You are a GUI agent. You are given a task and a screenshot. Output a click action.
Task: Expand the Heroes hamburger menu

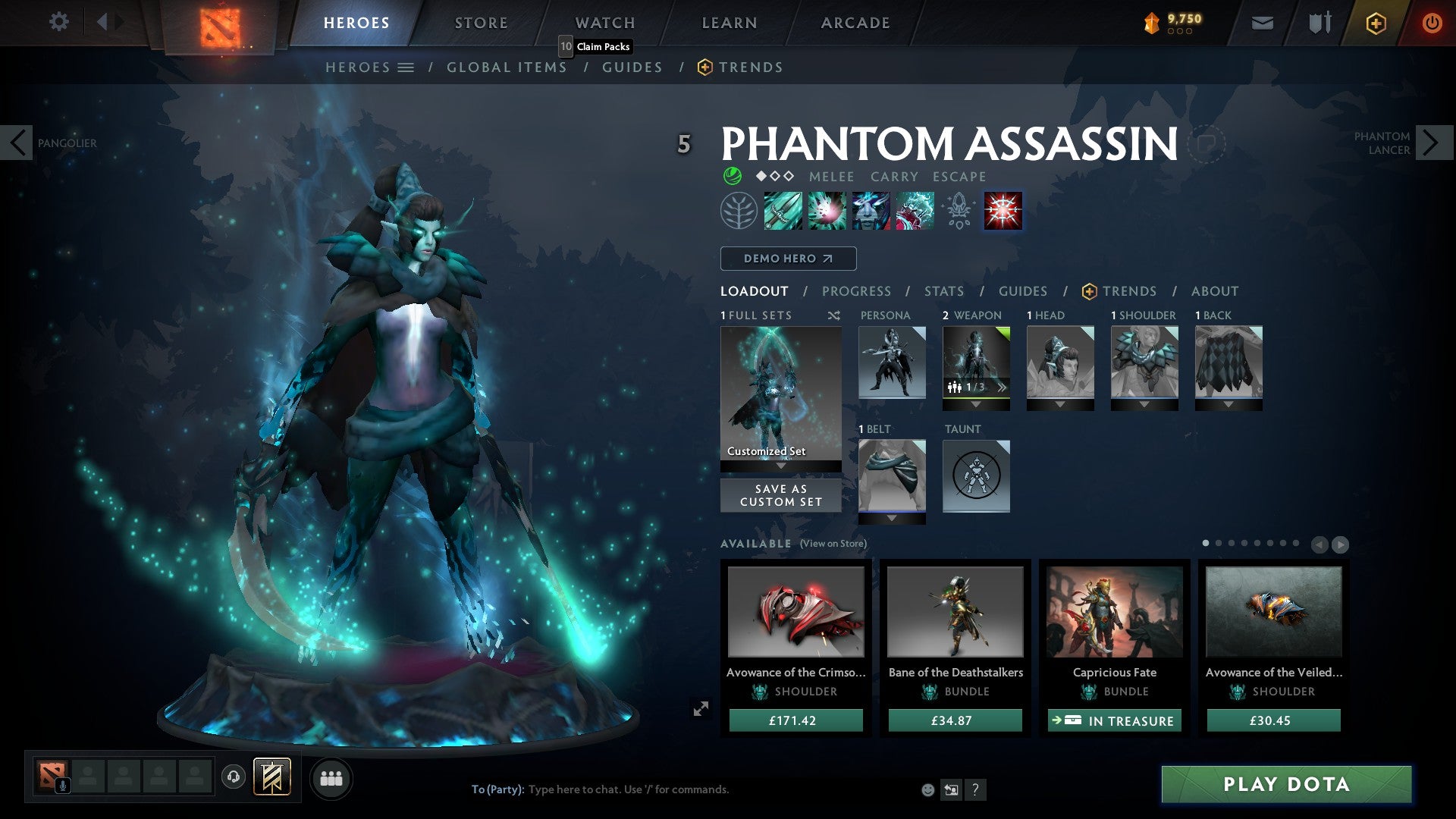point(406,67)
